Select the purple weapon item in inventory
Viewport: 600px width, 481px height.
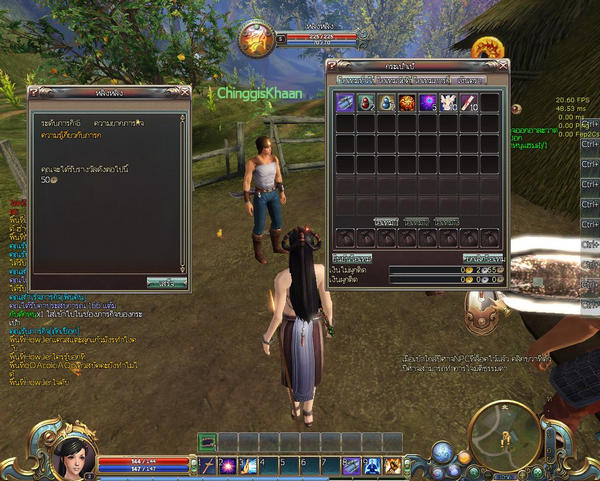(344, 103)
